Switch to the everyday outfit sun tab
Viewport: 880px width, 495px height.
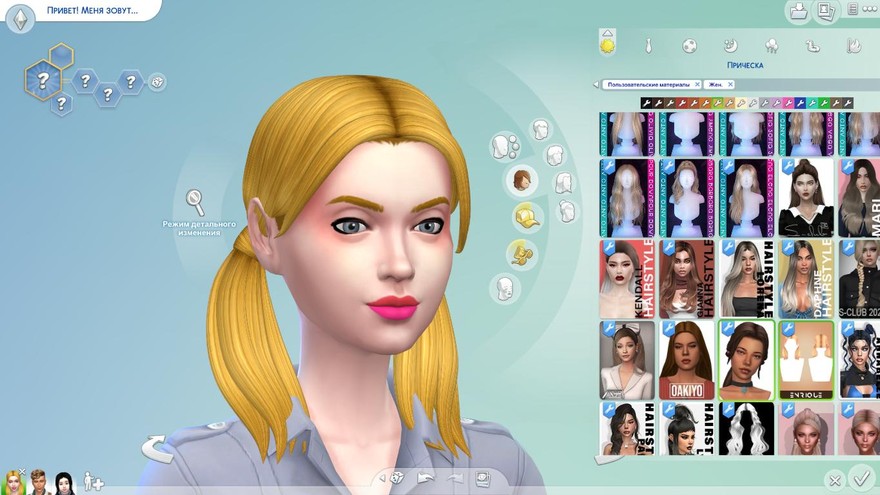tap(607, 44)
